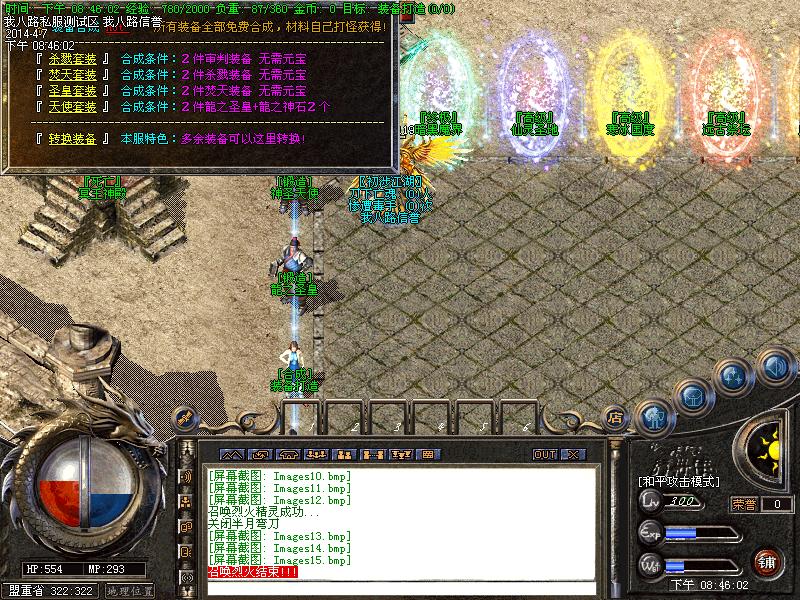Open the 店 shop button
The width and height of the screenshot is (800, 600).
(x=616, y=417)
